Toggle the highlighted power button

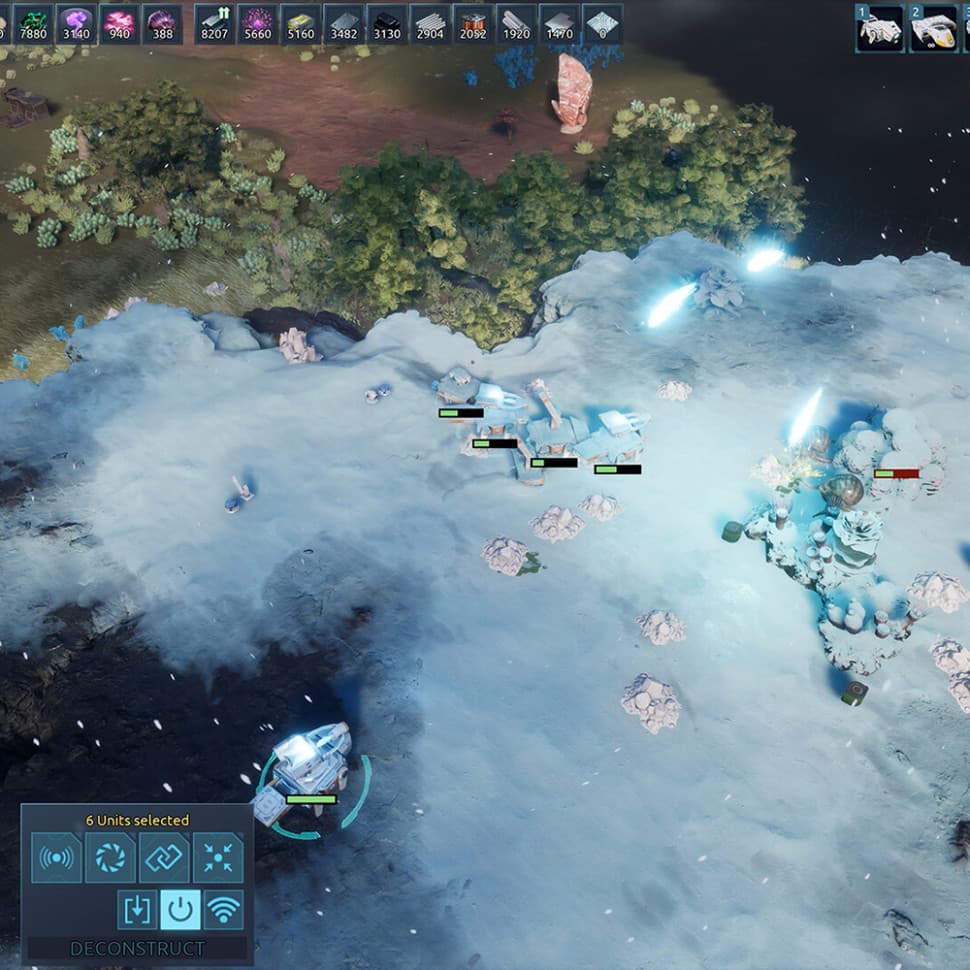180,909
